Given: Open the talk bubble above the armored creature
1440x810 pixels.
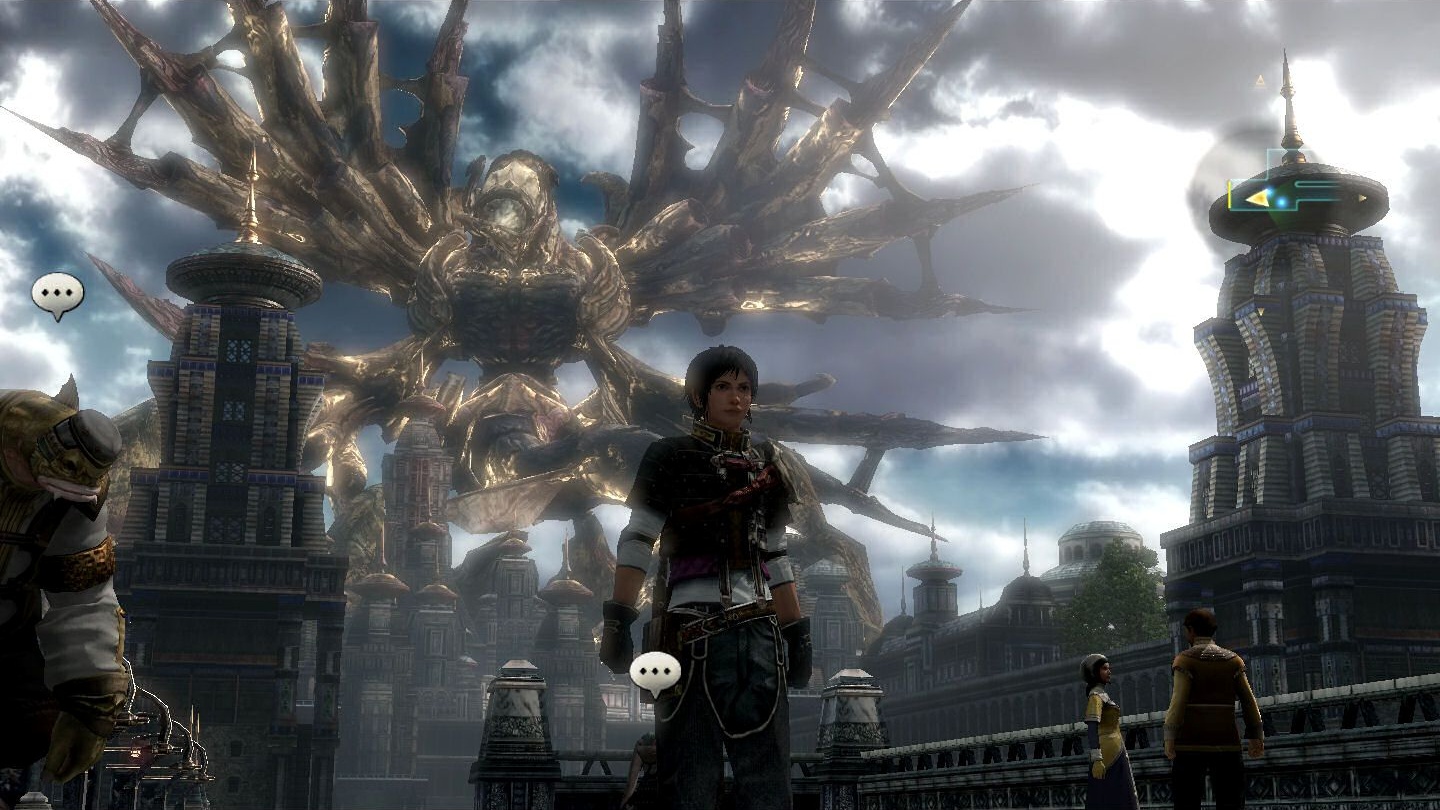Looking at the screenshot, I should [58, 294].
